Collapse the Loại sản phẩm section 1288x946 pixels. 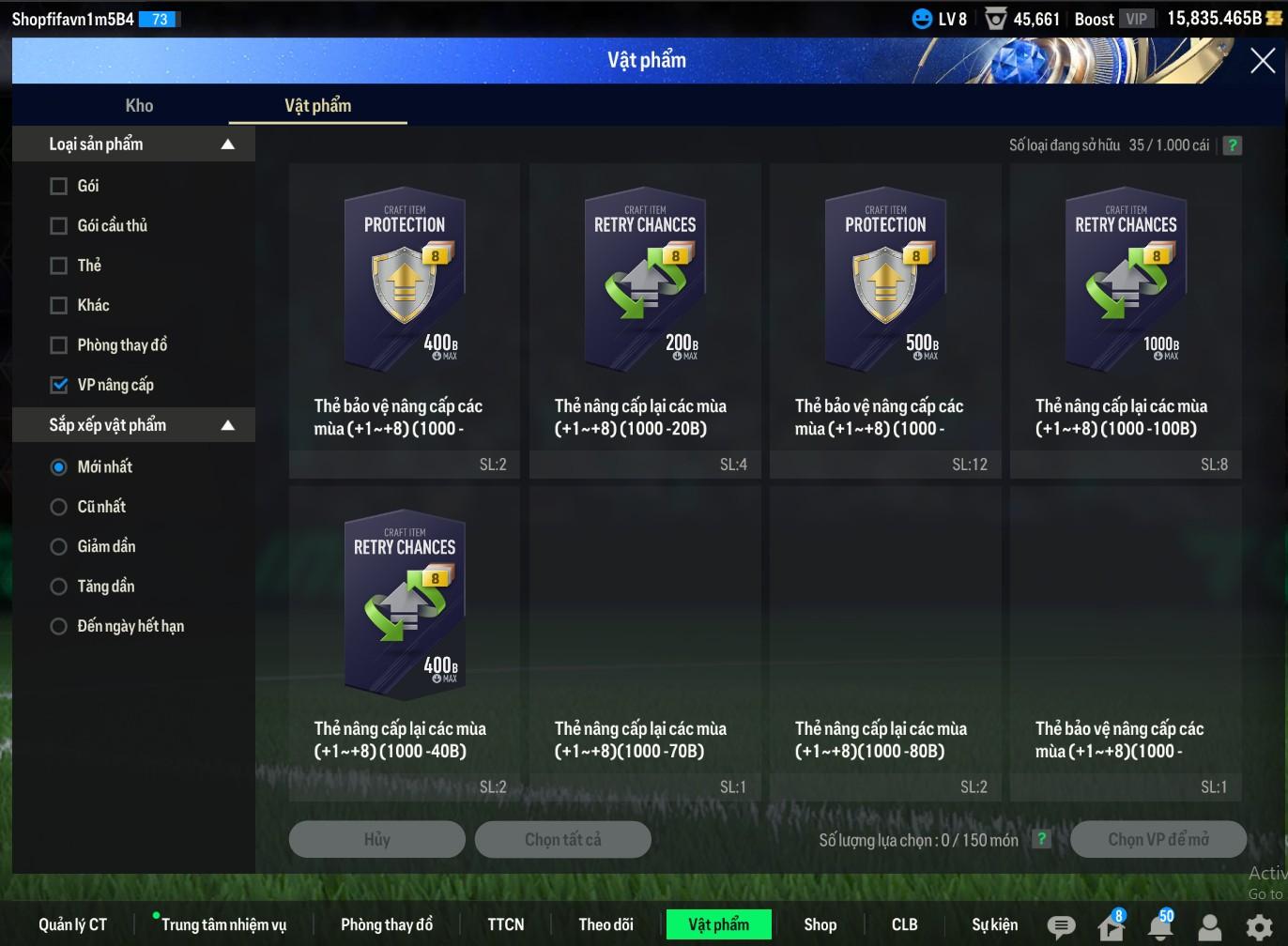227,145
